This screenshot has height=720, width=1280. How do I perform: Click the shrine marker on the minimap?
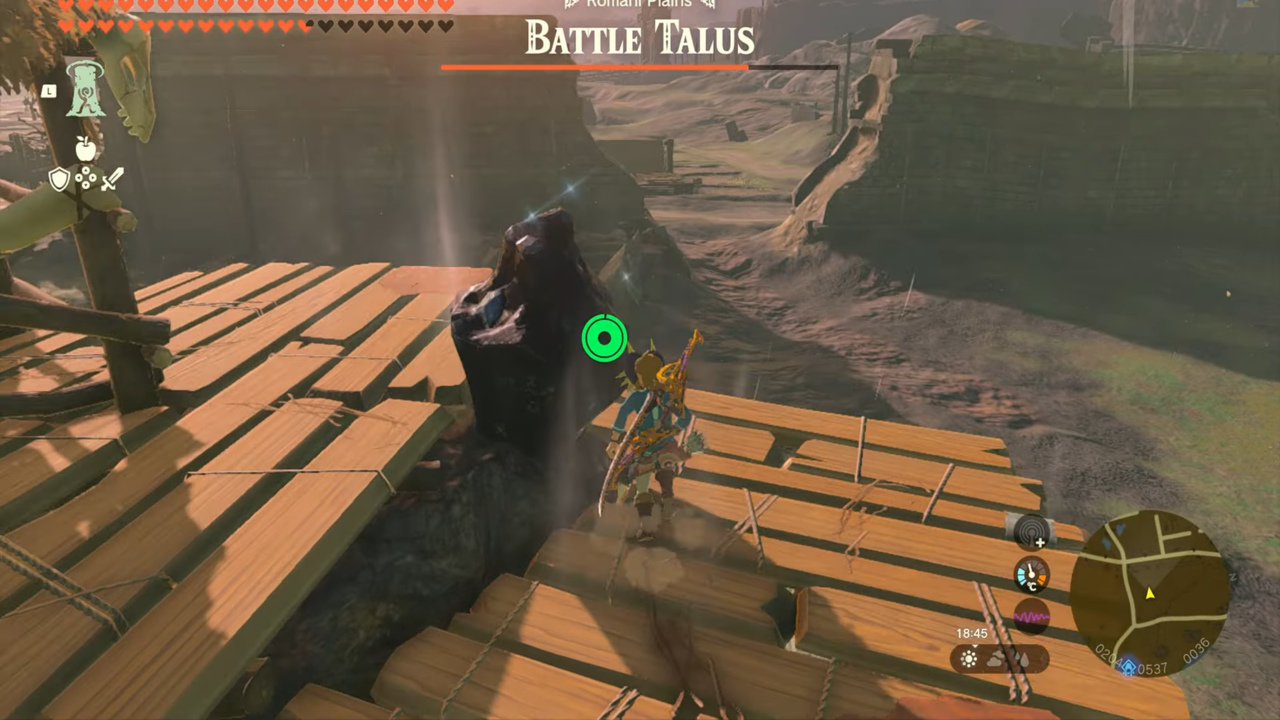[x=1128, y=668]
